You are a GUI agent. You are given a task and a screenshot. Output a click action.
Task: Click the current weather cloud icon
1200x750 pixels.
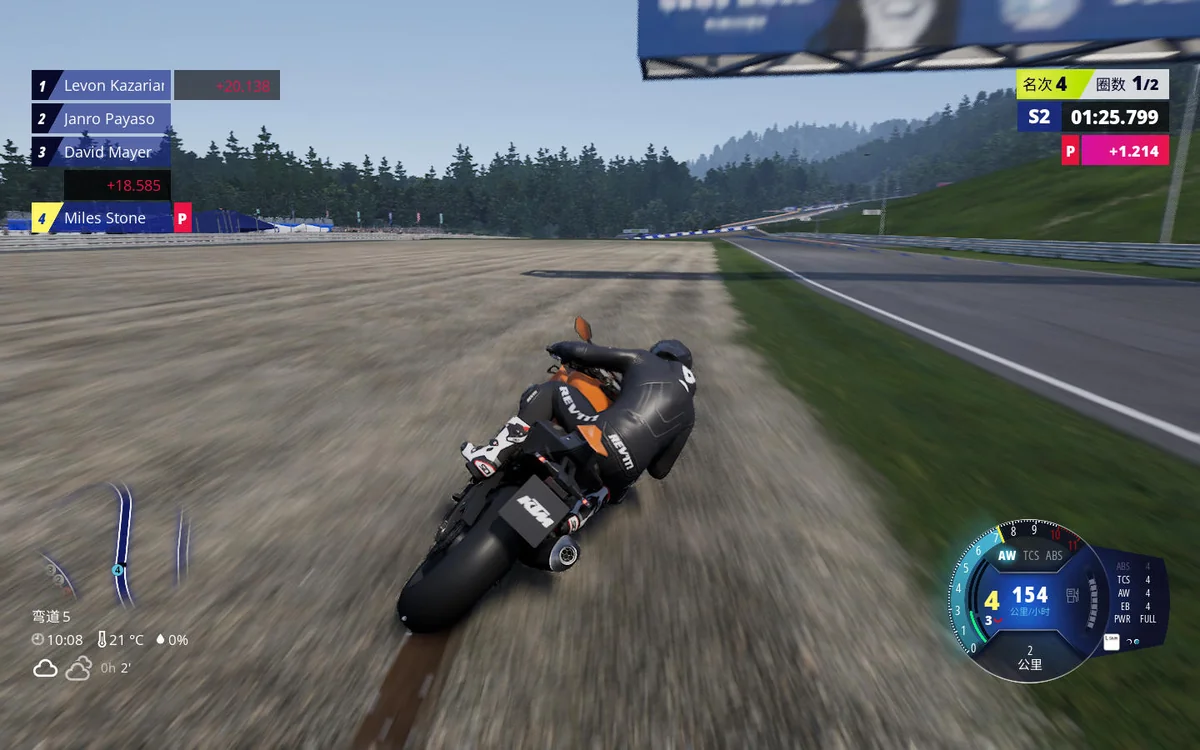pos(45,668)
